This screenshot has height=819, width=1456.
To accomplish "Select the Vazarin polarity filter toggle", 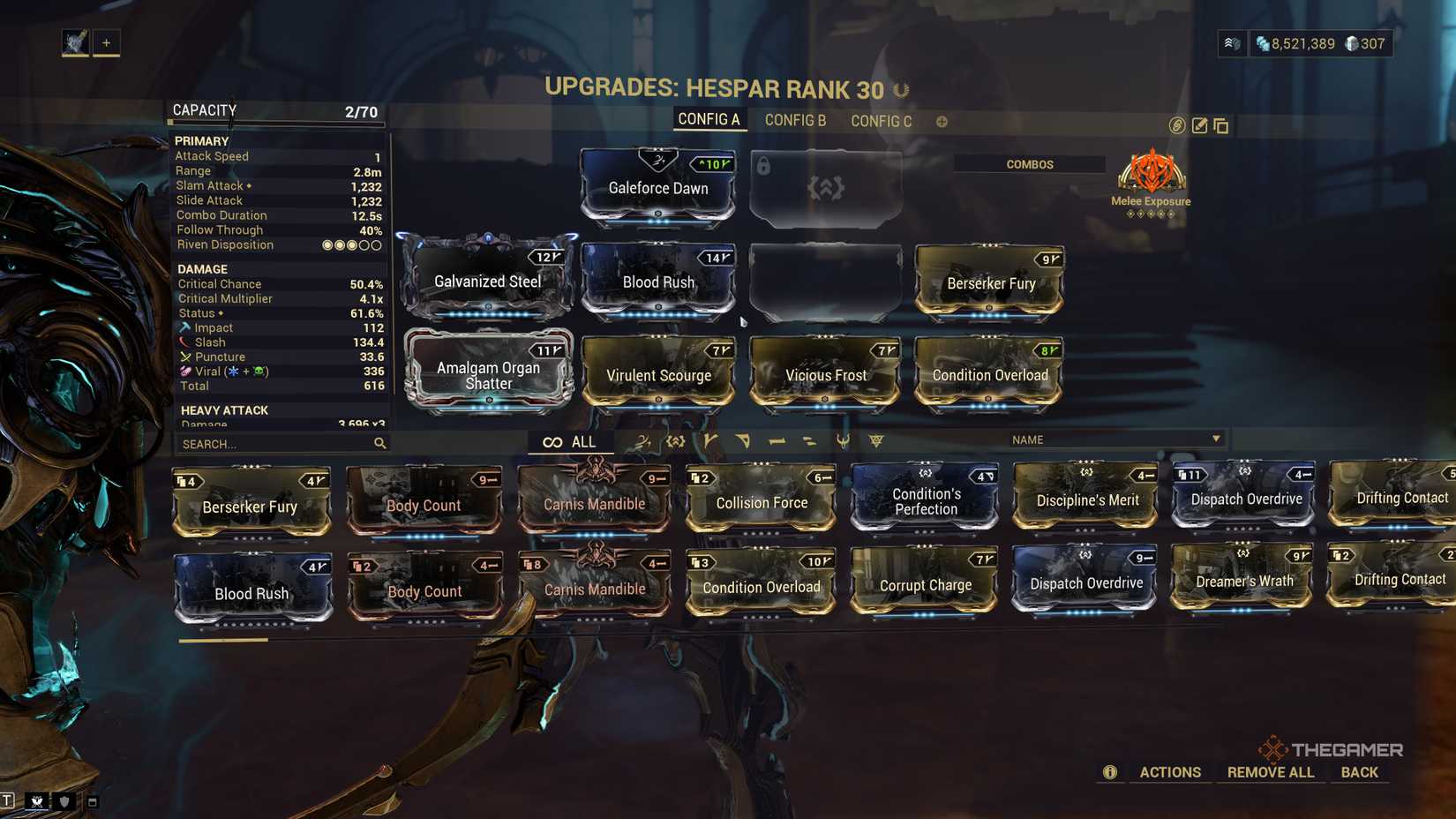I will point(744,440).
